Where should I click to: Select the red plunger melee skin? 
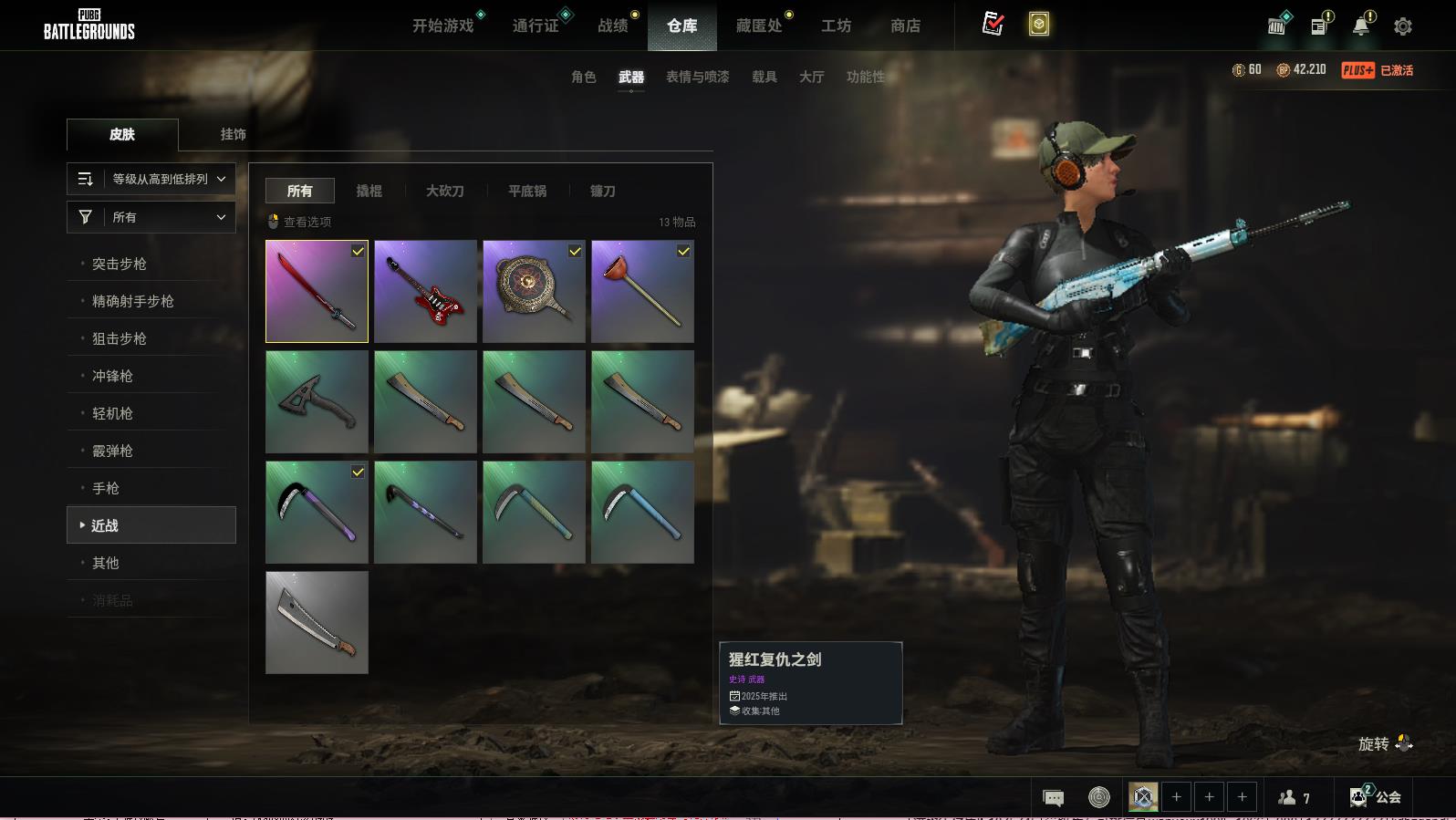tap(642, 292)
